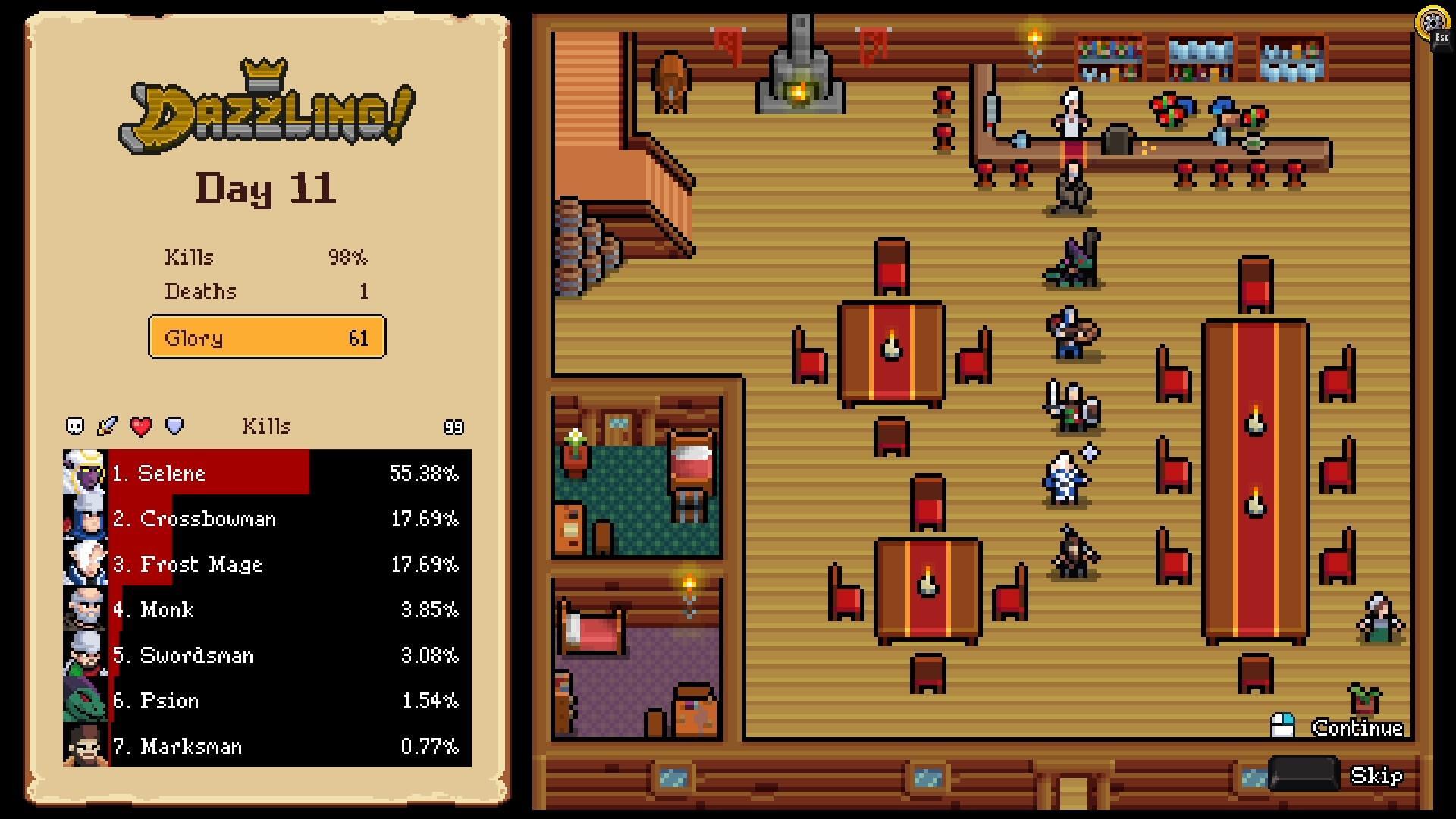Switch to the Kills leaderboard heading
Viewport: 1456px width, 819px height.
(x=267, y=425)
